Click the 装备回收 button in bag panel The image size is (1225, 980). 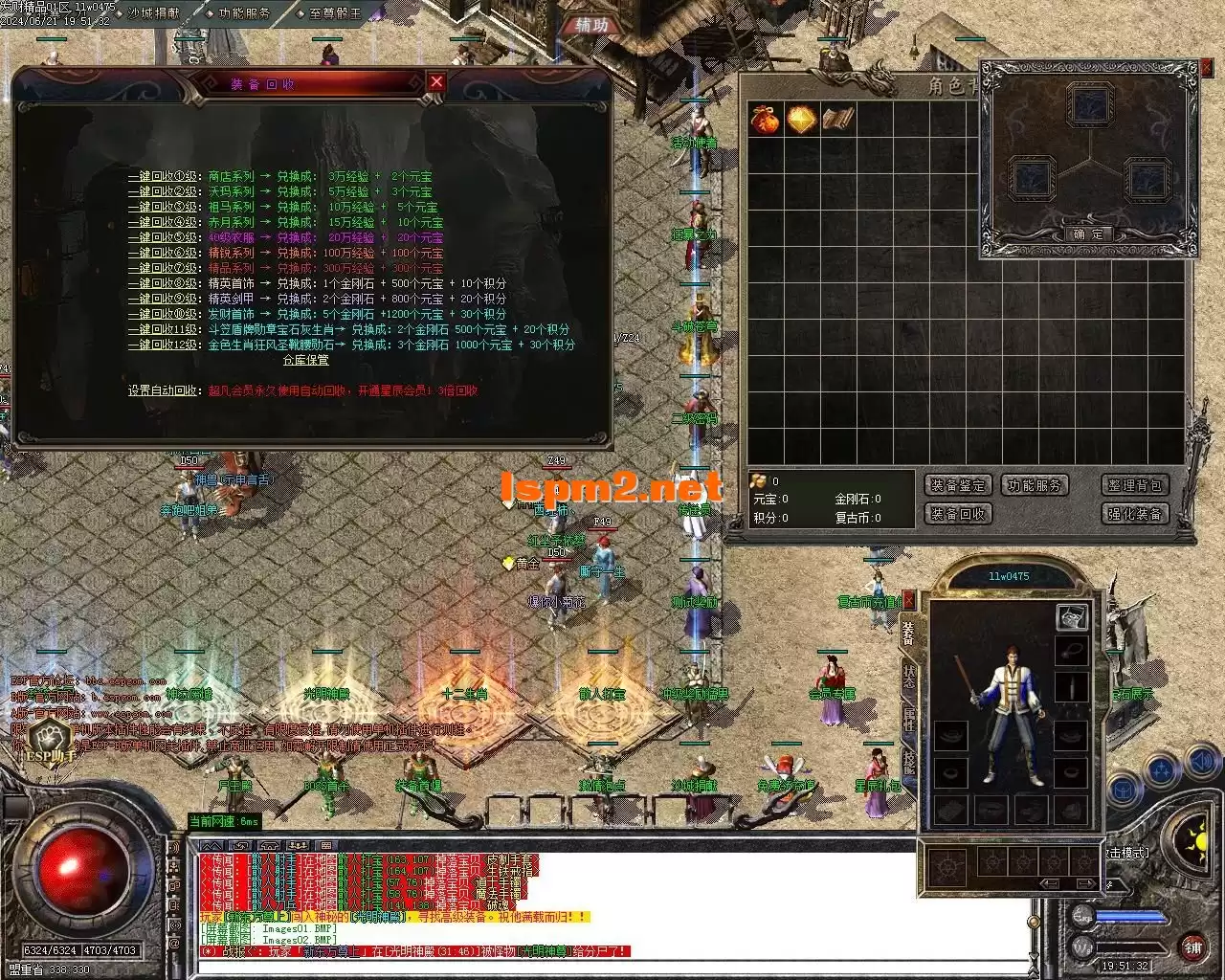[x=957, y=514]
